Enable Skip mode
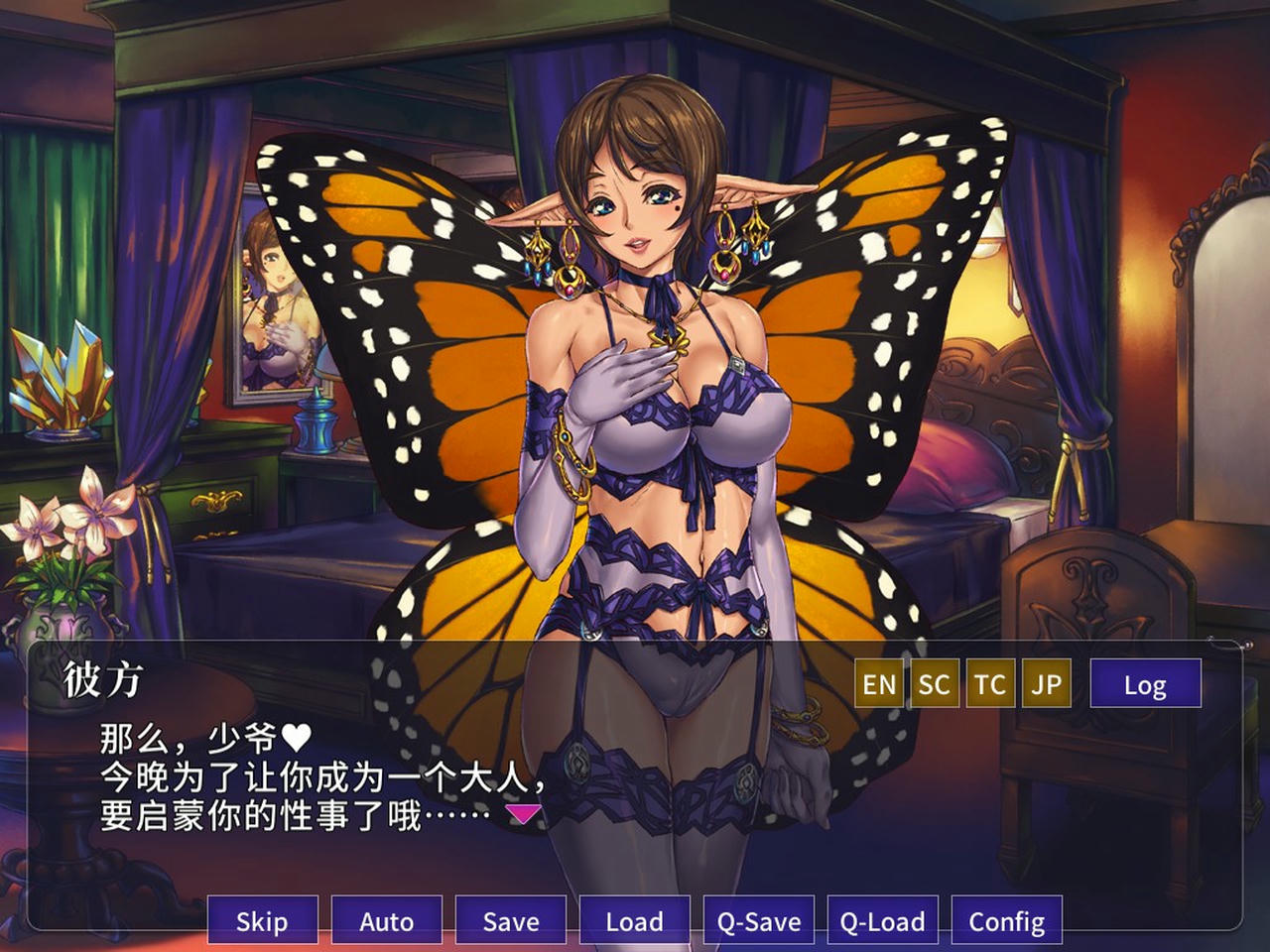 (x=261, y=920)
